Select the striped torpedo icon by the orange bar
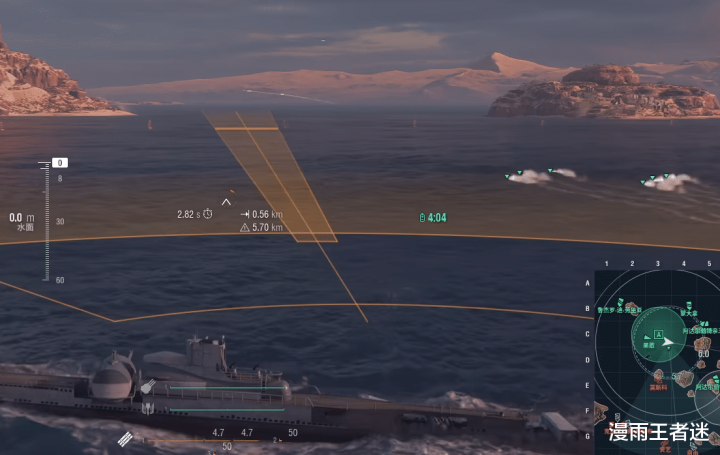 125,438
